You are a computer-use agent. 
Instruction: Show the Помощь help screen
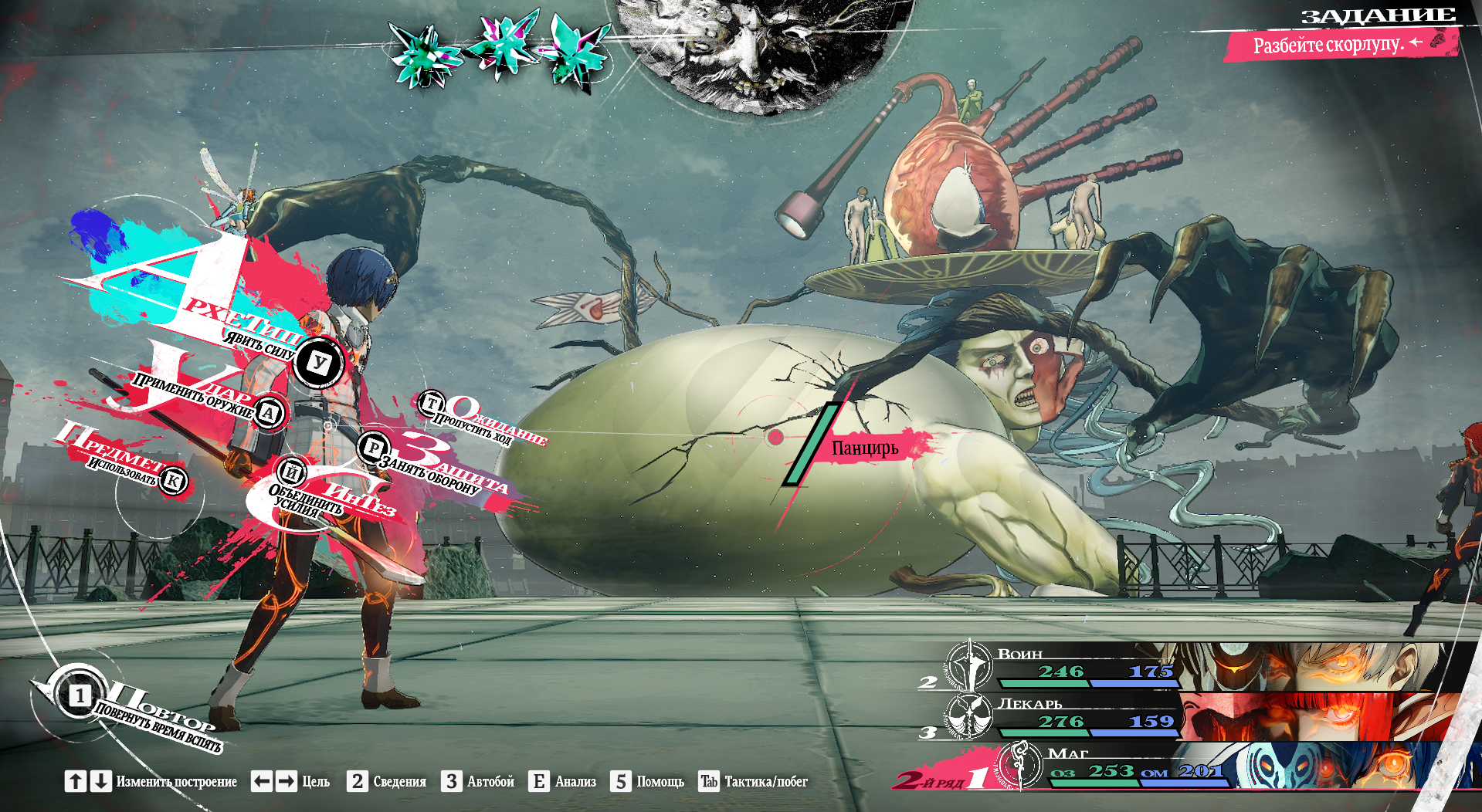coord(648,781)
